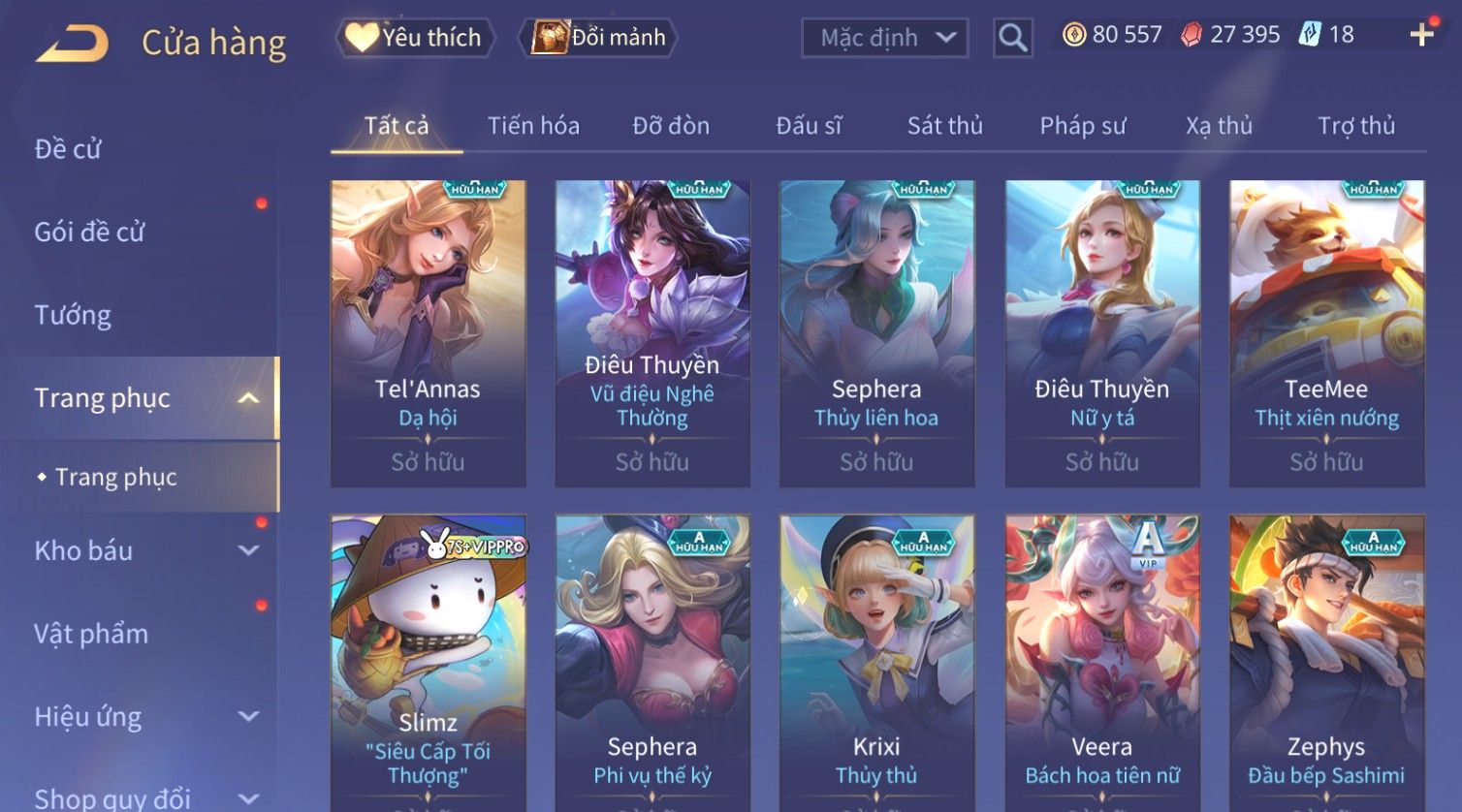Open the Mặc định sort dropdown

tap(884, 38)
